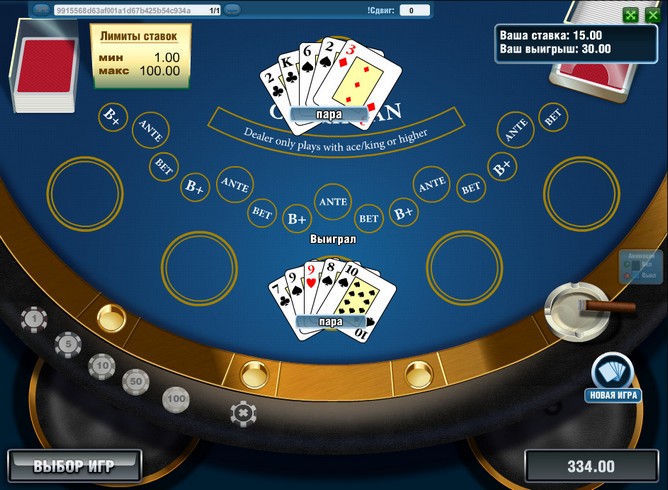Go to the previous hand in history bar

42,10
